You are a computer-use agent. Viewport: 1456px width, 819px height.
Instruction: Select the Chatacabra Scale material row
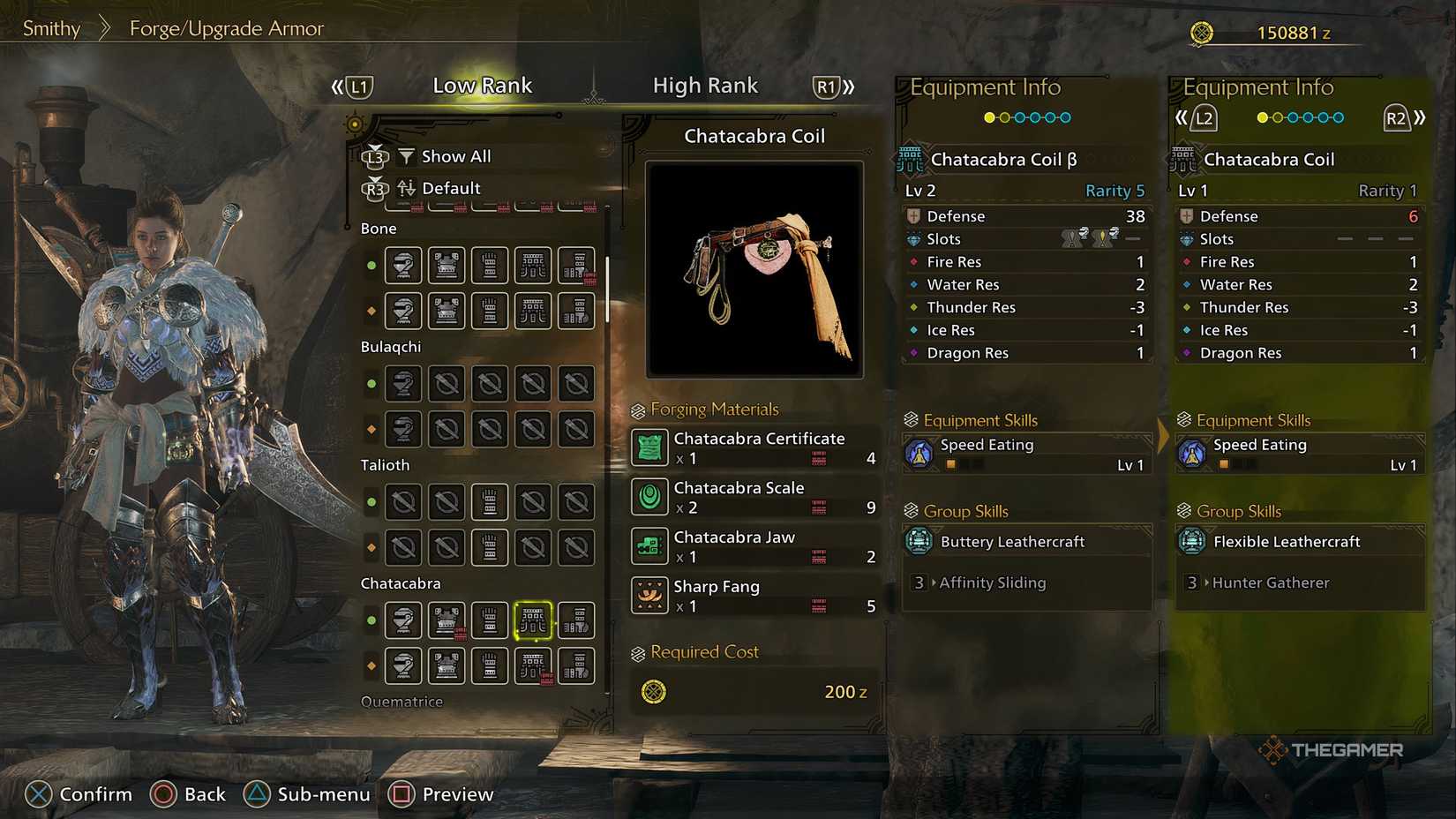(x=754, y=497)
